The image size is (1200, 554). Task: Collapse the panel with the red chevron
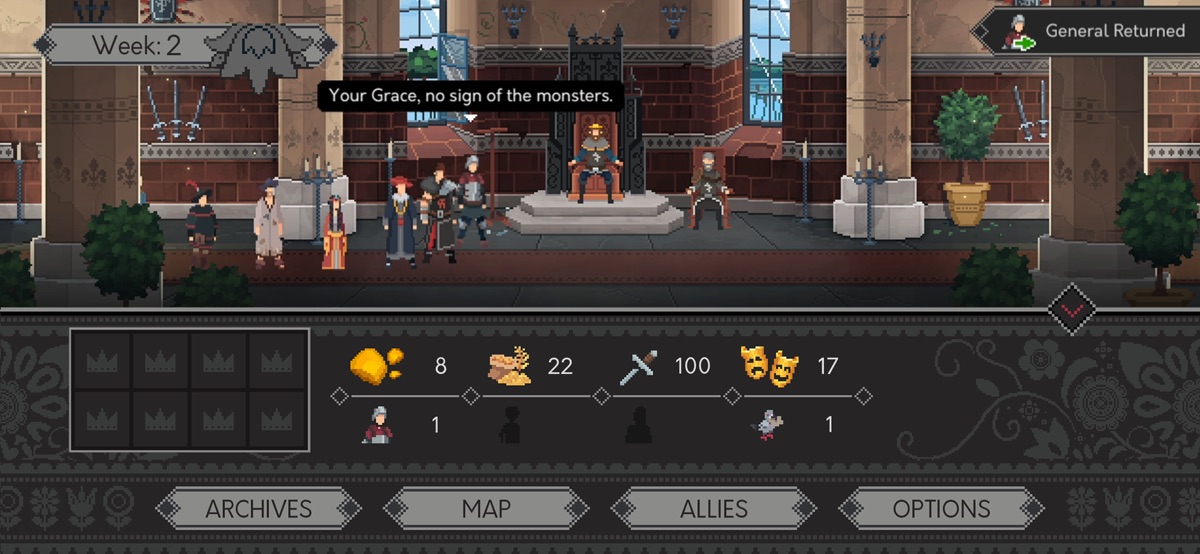(x=1071, y=310)
